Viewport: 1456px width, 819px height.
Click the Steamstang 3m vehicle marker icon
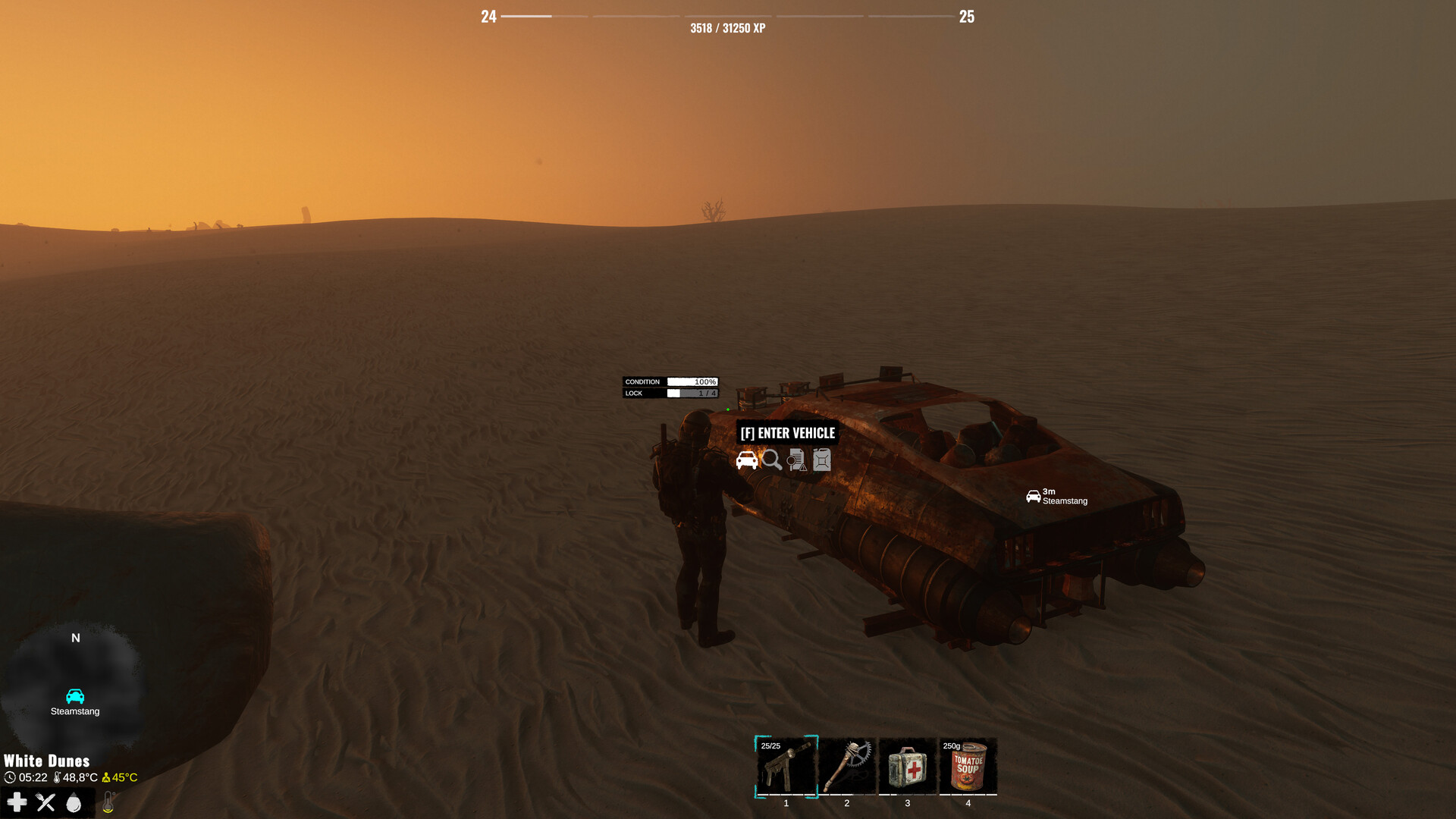click(x=1034, y=494)
